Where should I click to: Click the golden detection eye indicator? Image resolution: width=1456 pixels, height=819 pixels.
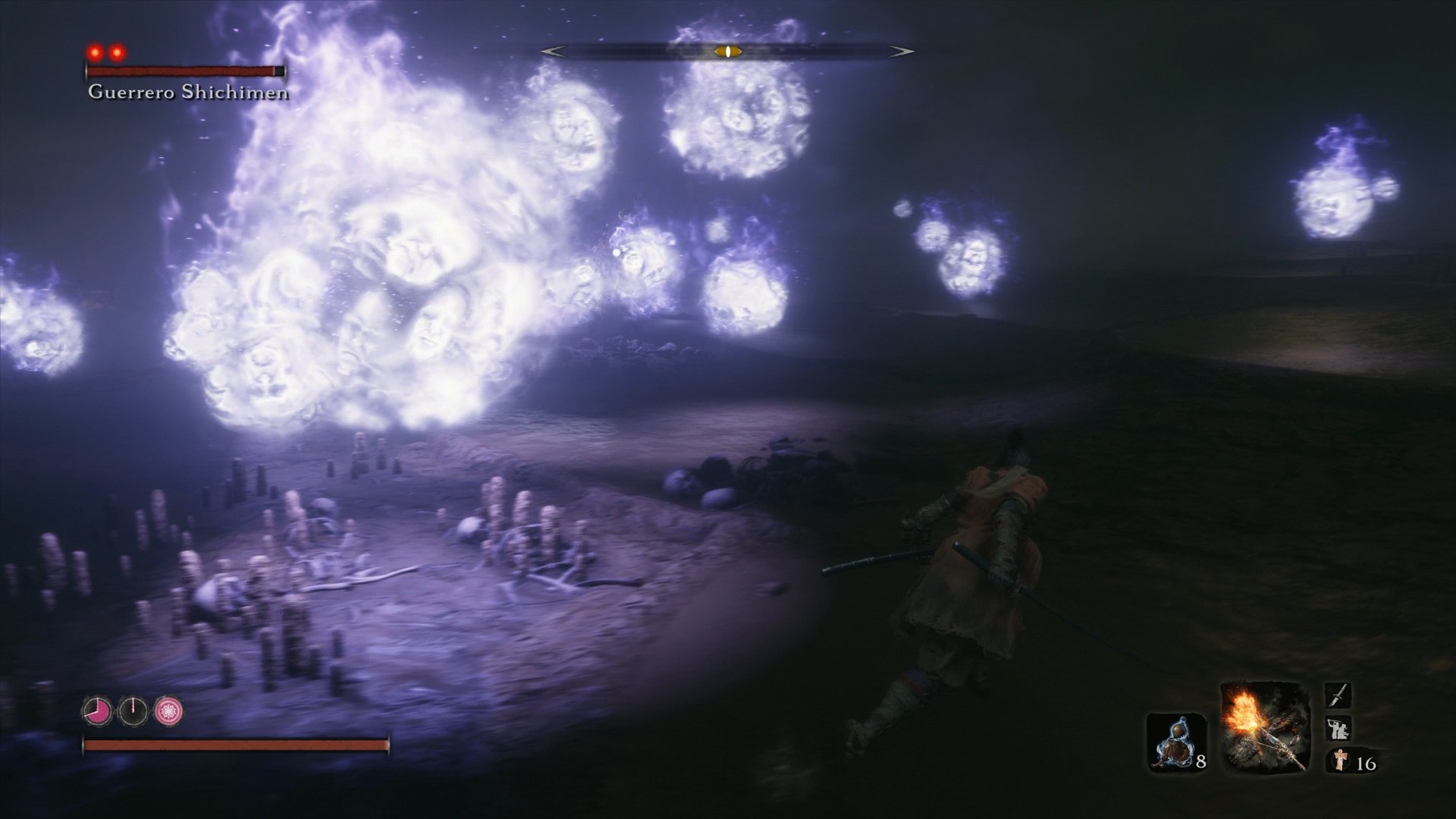pyautogui.click(x=726, y=52)
